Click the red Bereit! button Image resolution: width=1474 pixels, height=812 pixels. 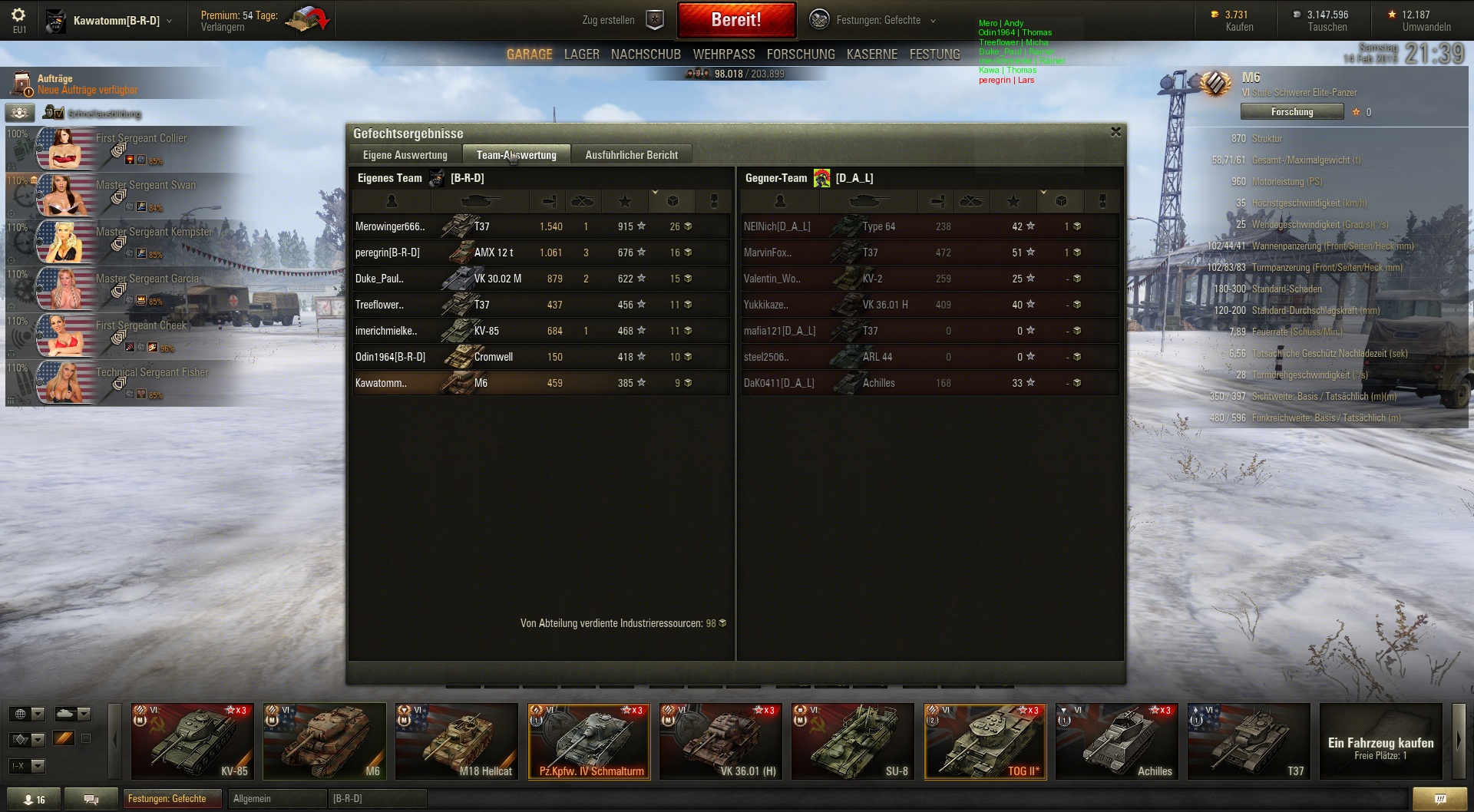tap(735, 20)
